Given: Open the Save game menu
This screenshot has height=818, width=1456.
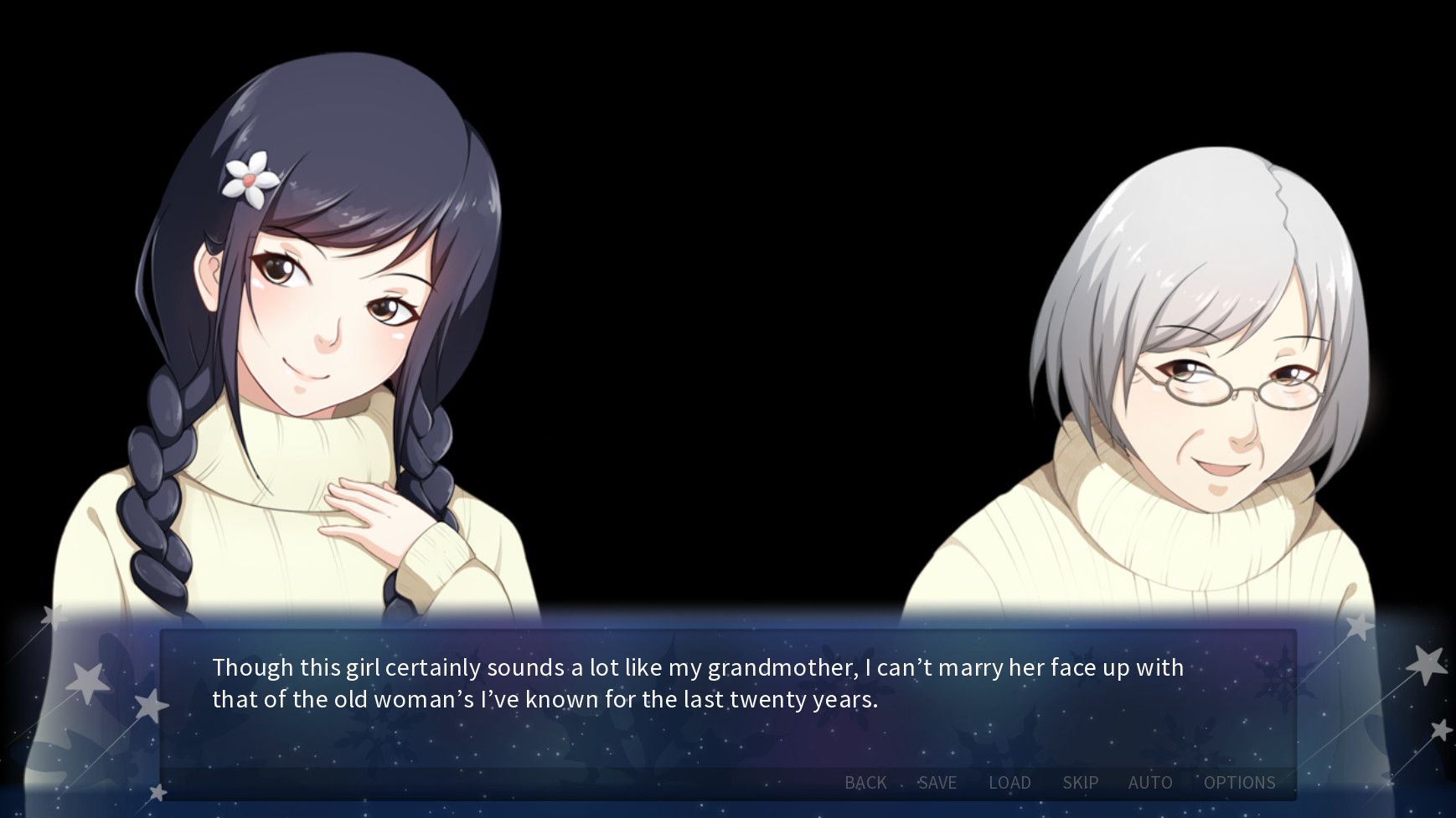Looking at the screenshot, I should tap(937, 782).
